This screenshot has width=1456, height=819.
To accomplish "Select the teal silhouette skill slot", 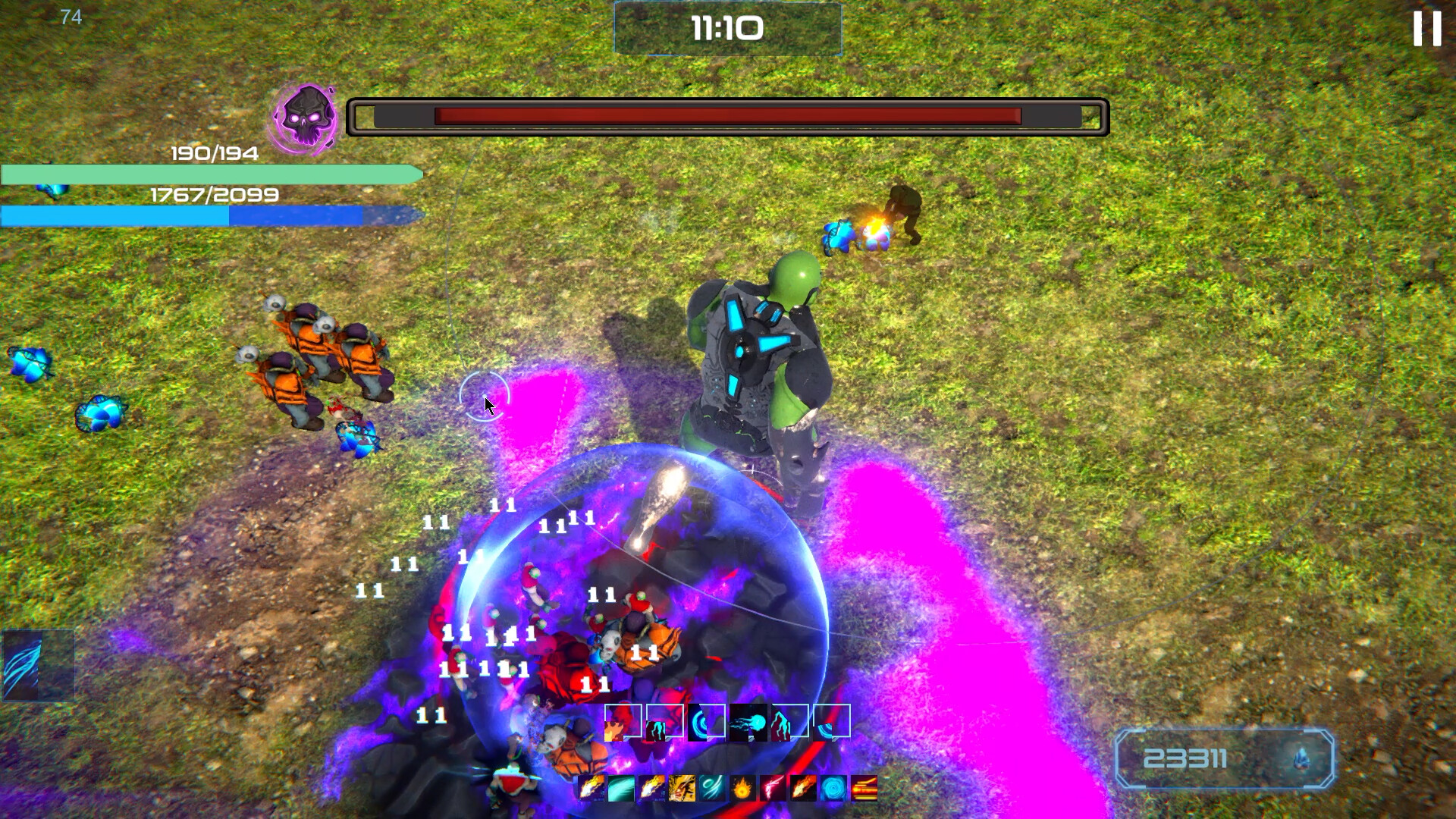I will [664, 722].
